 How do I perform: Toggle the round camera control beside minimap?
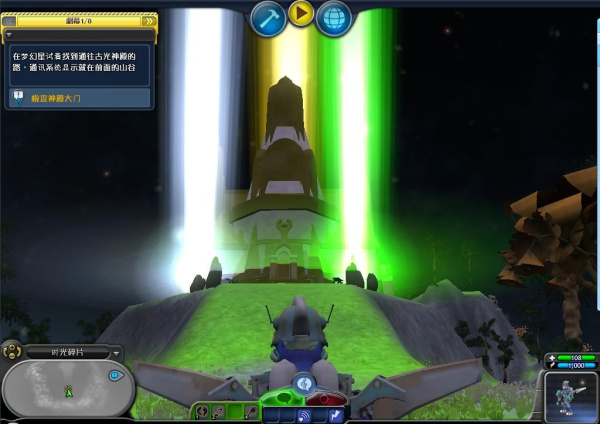(x=11, y=351)
